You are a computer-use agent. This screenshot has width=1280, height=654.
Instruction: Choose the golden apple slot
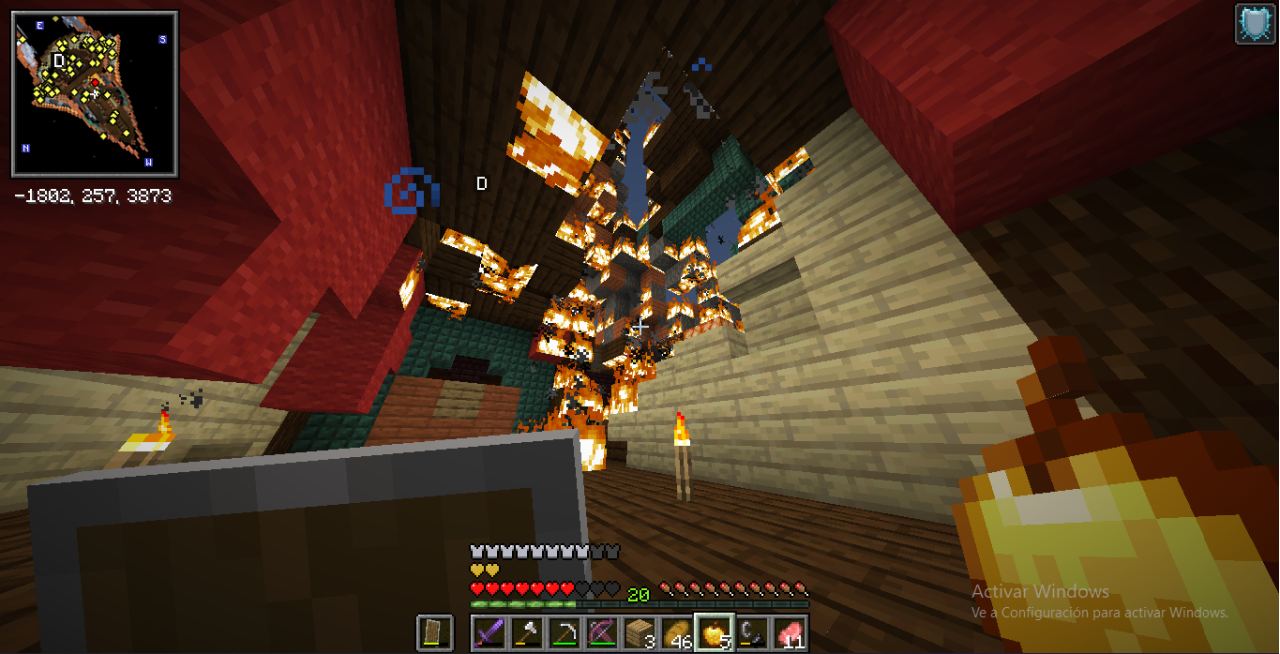[x=713, y=633]
